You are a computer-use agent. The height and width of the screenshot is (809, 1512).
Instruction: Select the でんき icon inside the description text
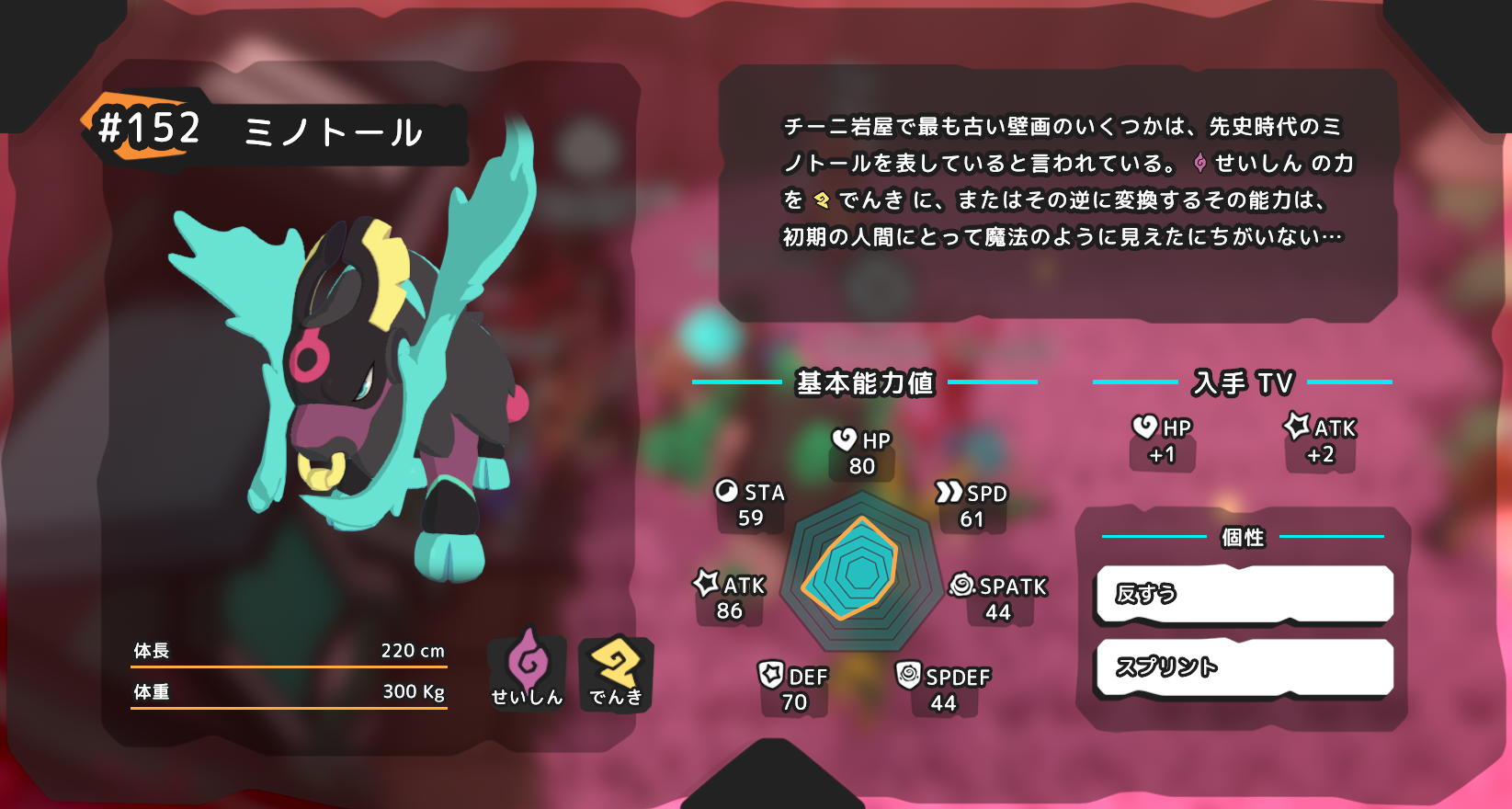pos(824,197)
